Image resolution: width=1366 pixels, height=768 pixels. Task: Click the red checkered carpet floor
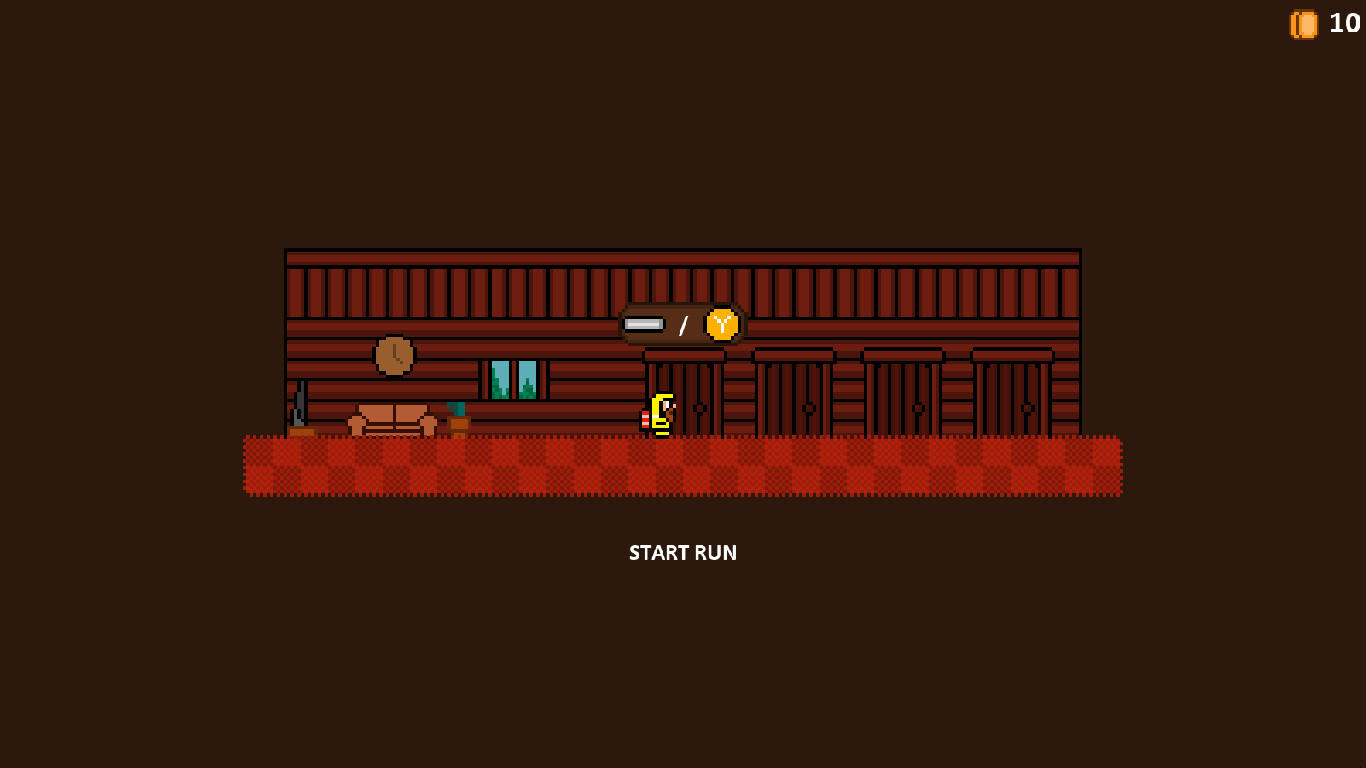click(683, 465)
